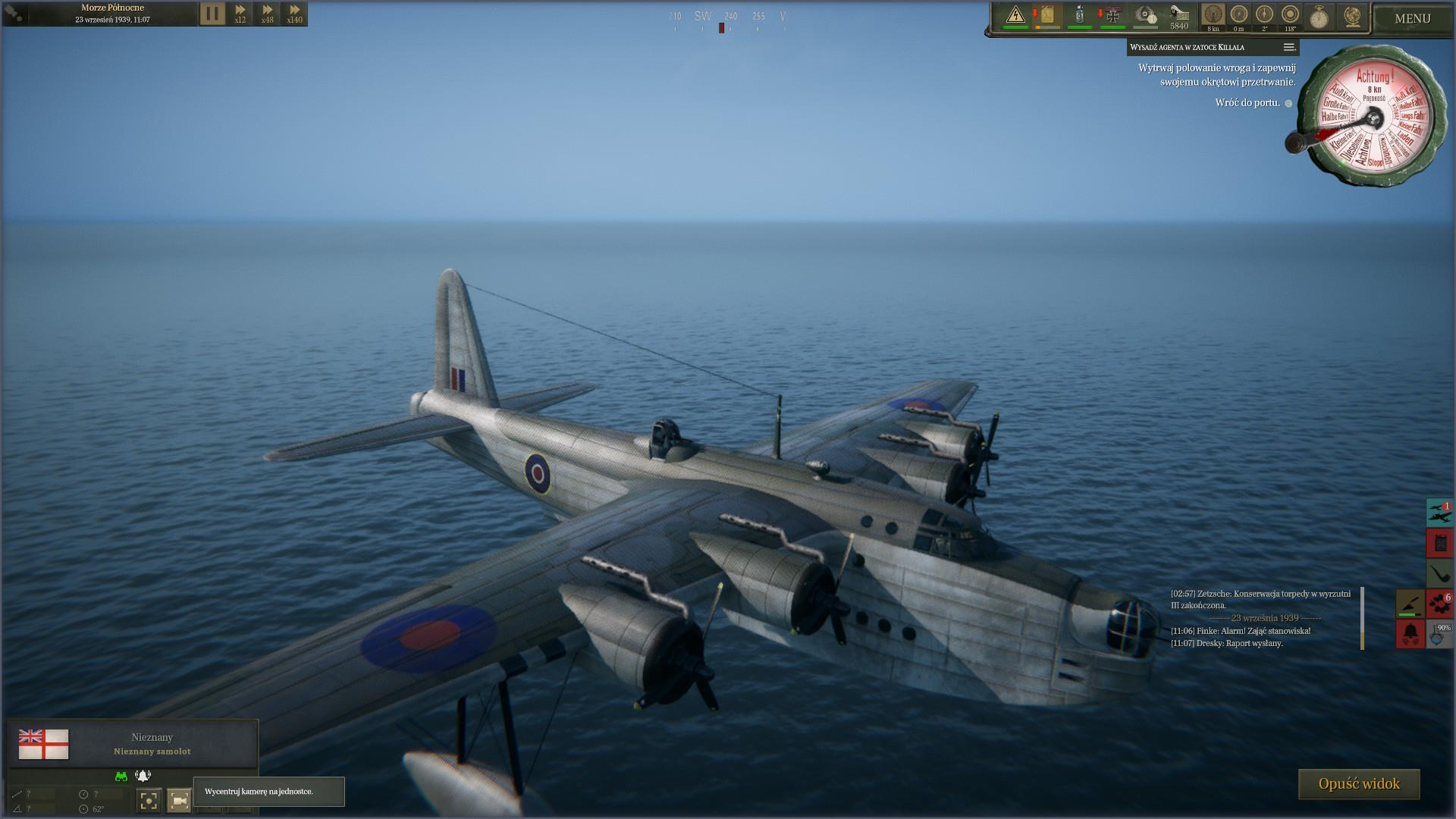
Task: Open the detected aircraft alert icon
Action: [1439, 513]
